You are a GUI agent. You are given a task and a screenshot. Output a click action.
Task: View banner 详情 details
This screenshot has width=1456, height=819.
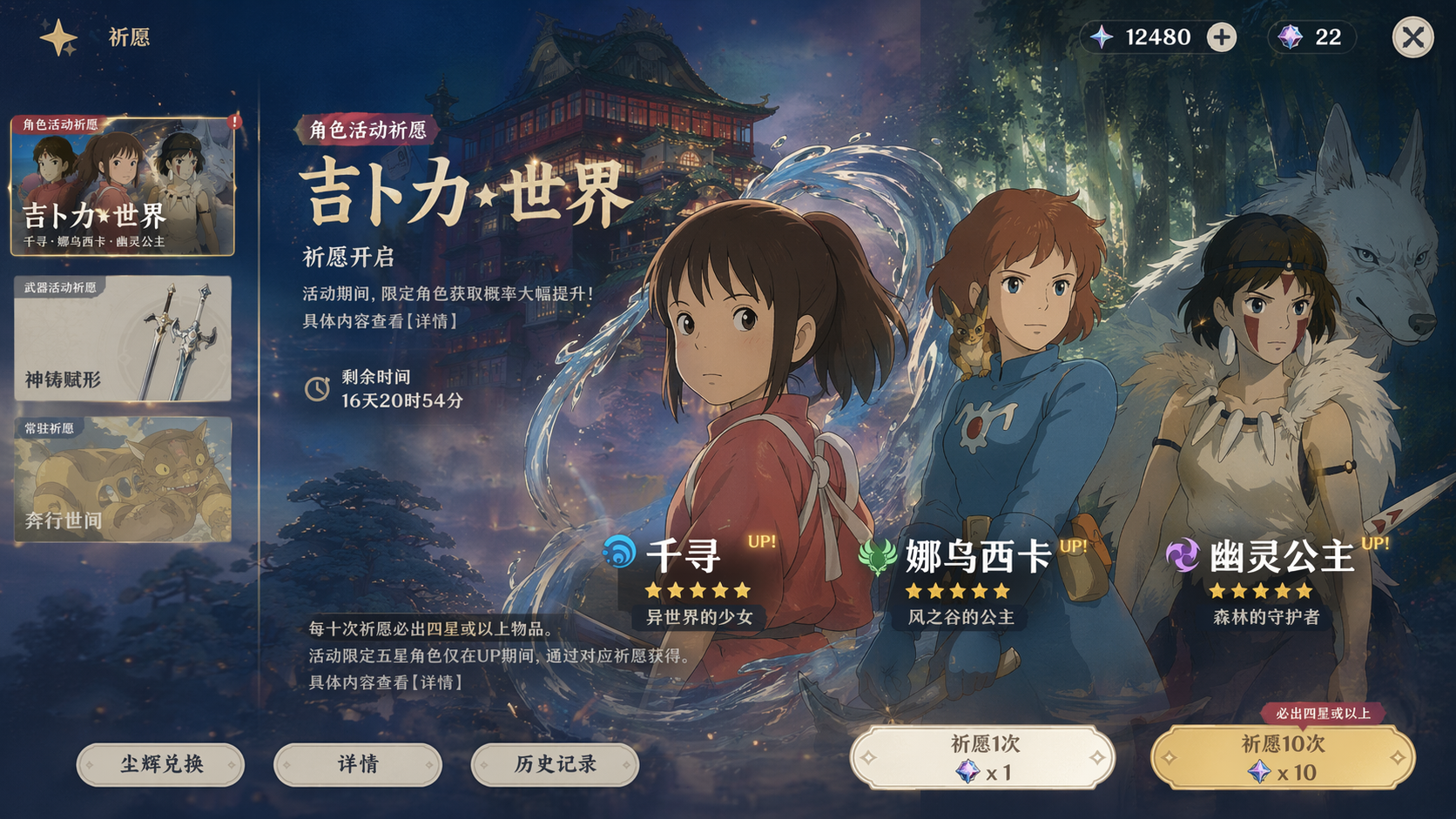[x=358, y=765]
